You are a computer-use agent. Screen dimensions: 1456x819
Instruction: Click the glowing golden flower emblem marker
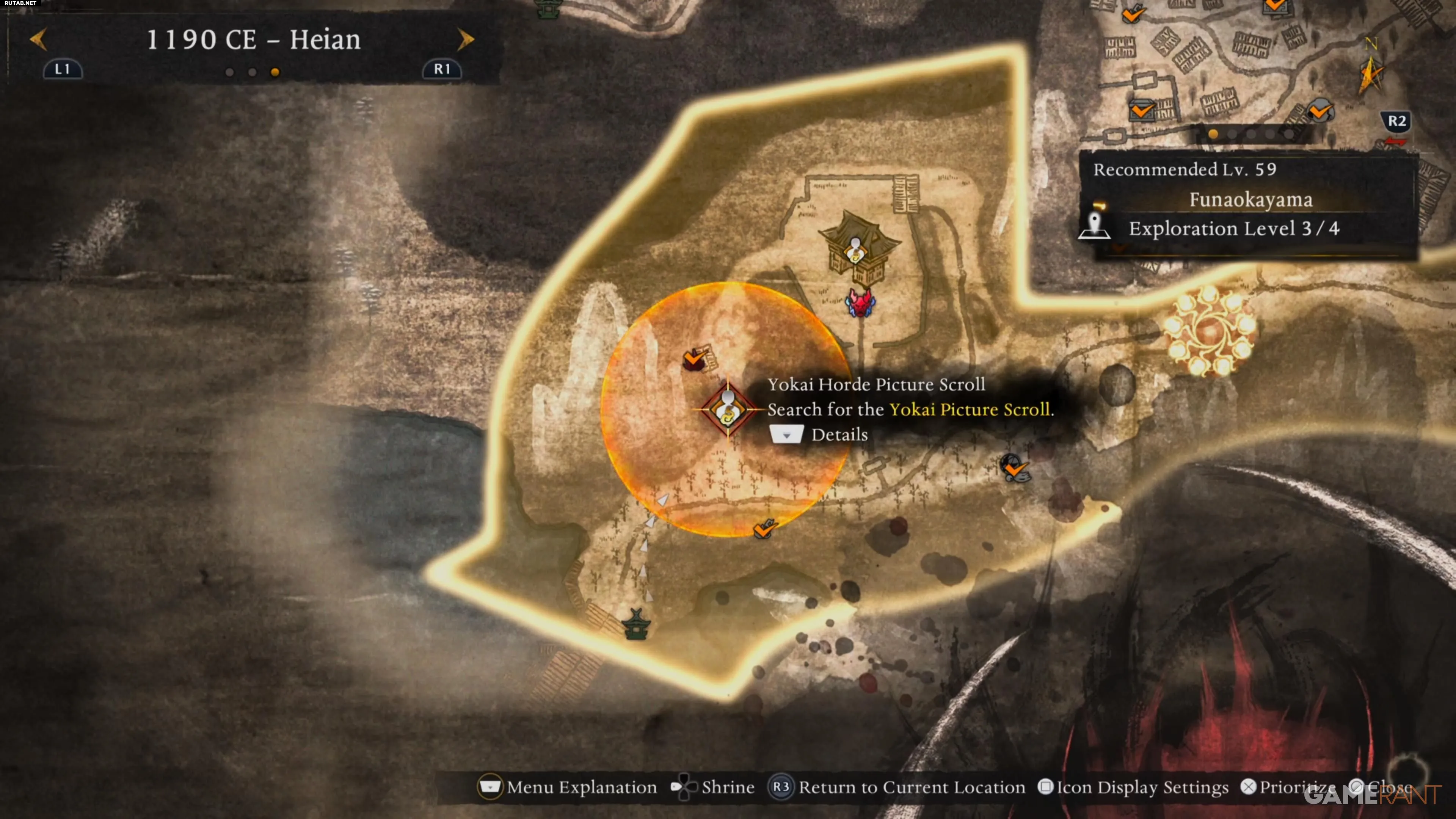[1209, 329]
